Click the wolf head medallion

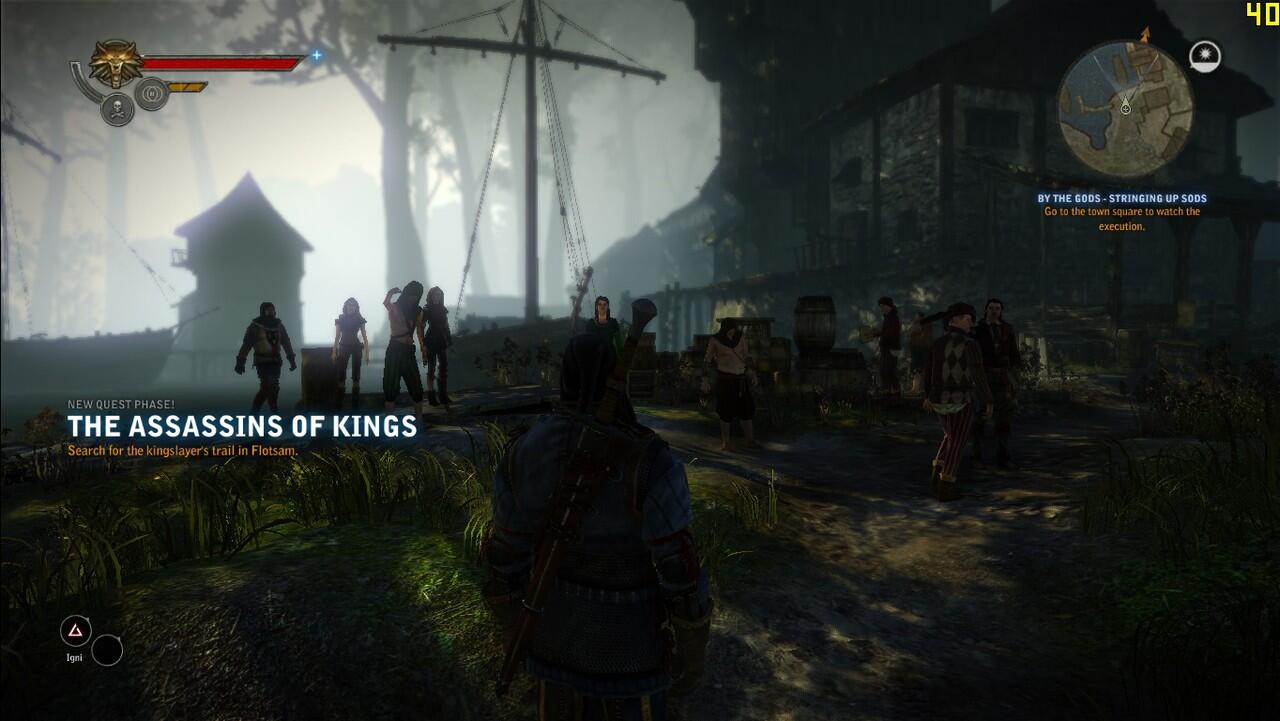[x=116, y=62]
